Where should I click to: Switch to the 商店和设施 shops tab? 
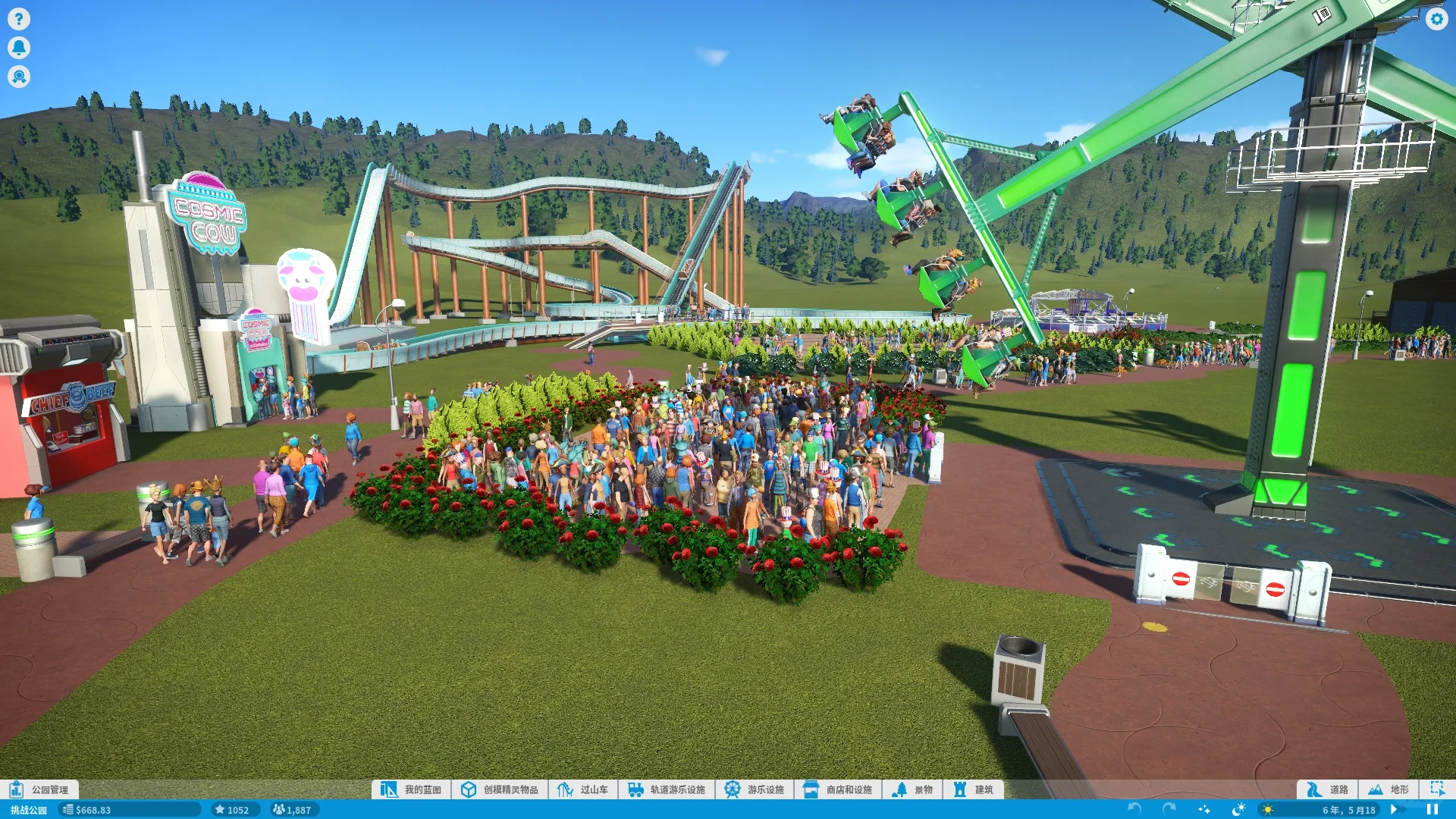click(x=838, y=789)
